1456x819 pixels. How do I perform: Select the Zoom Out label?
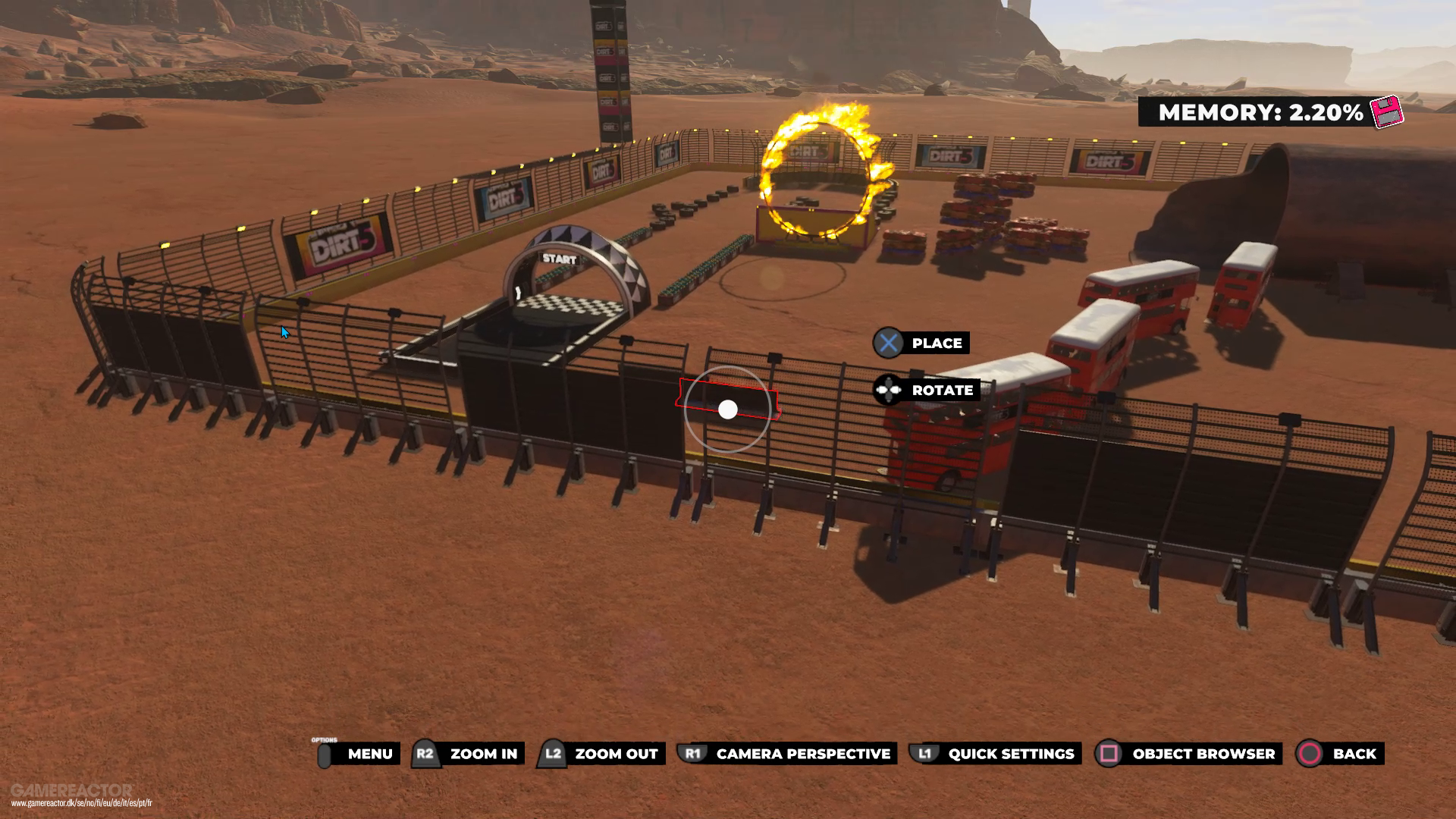click(x=616, y=754)
